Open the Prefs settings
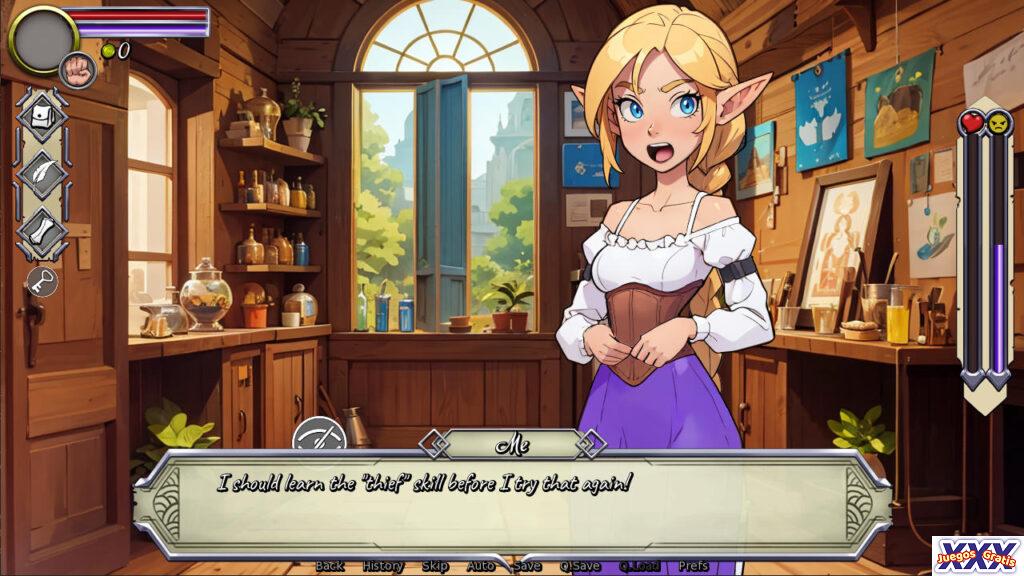The height and width of the screenshot is (576, 1024). 693,566
